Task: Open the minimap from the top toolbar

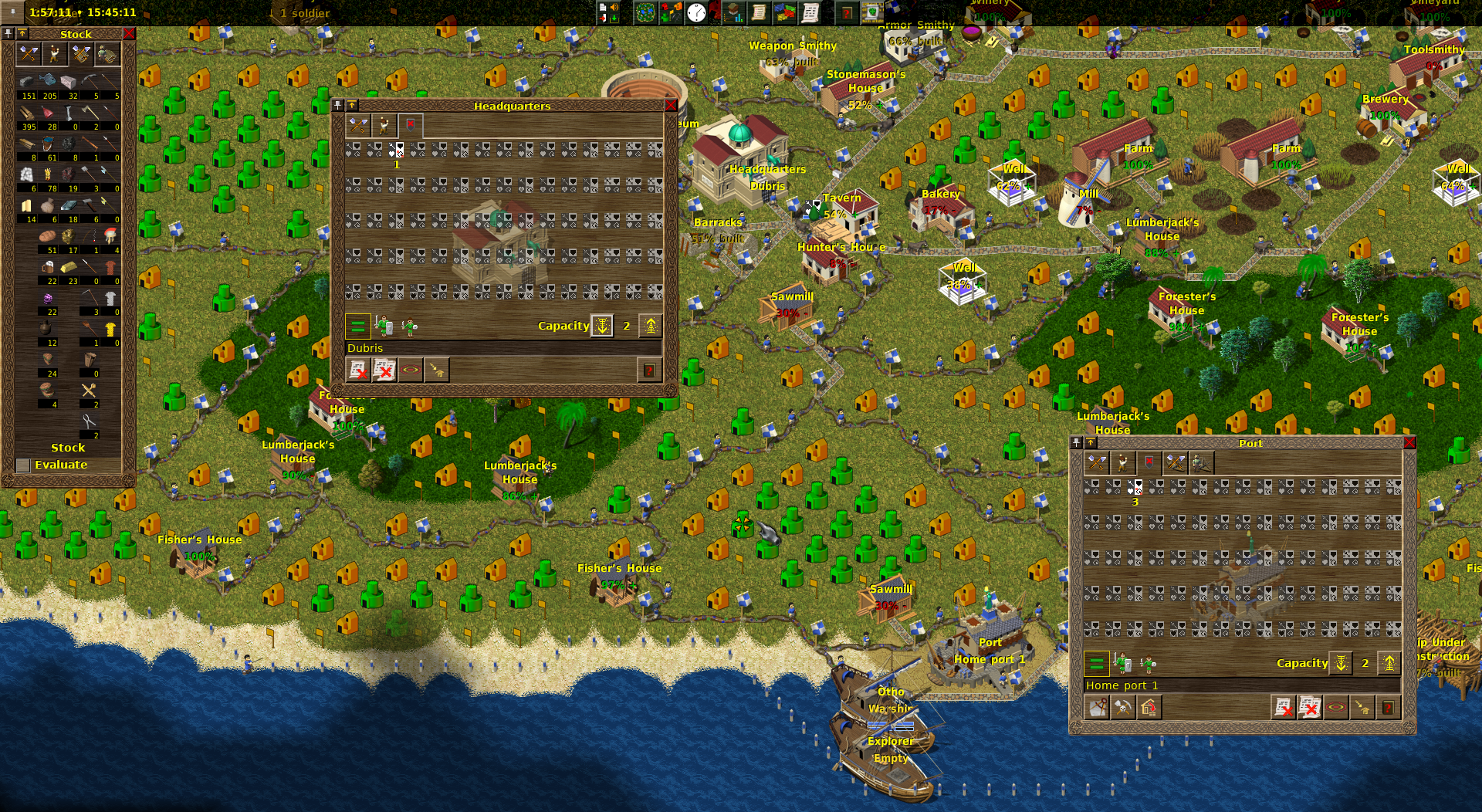Action: point(645,12)
